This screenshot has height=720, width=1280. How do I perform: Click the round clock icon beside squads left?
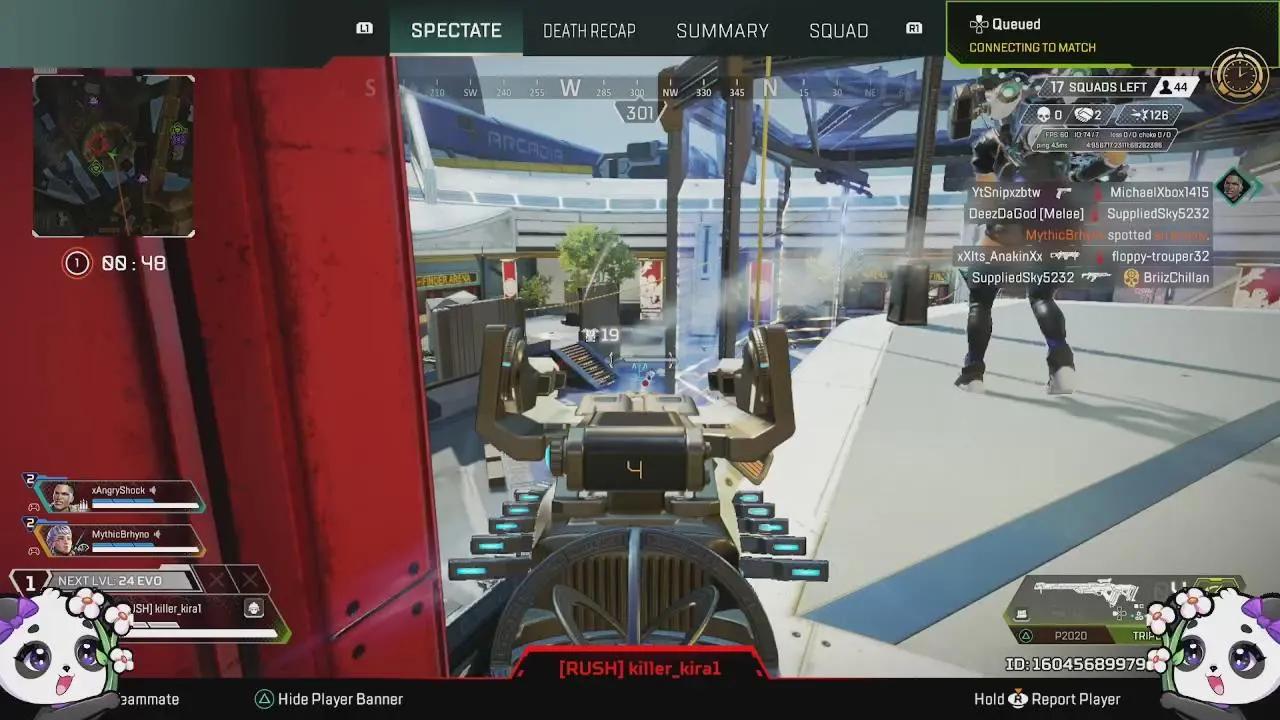(1239, 73)
